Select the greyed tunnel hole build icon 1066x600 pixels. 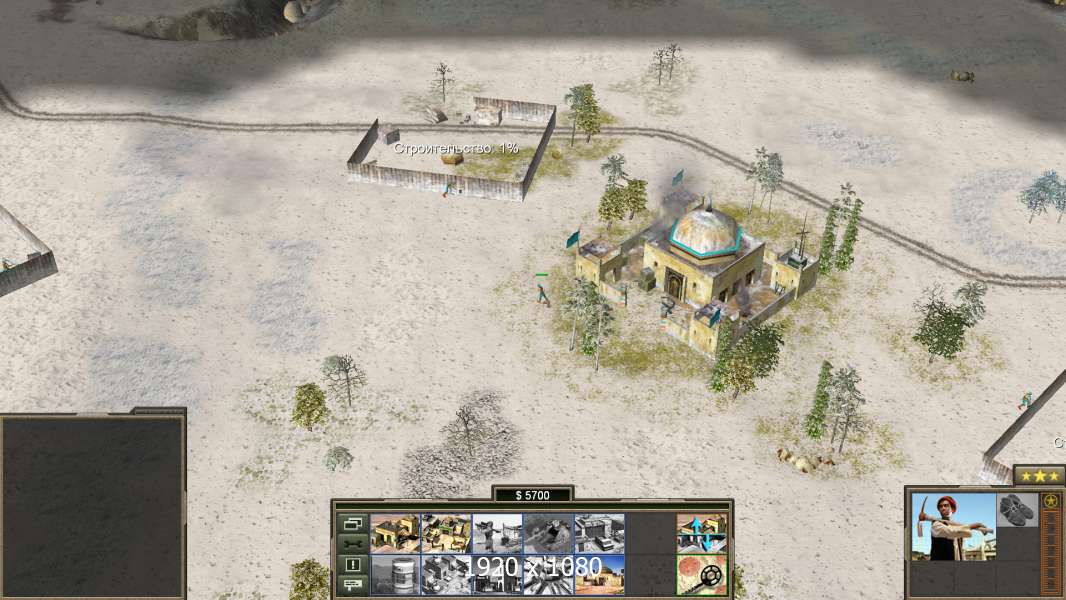[x=548, y=533]
